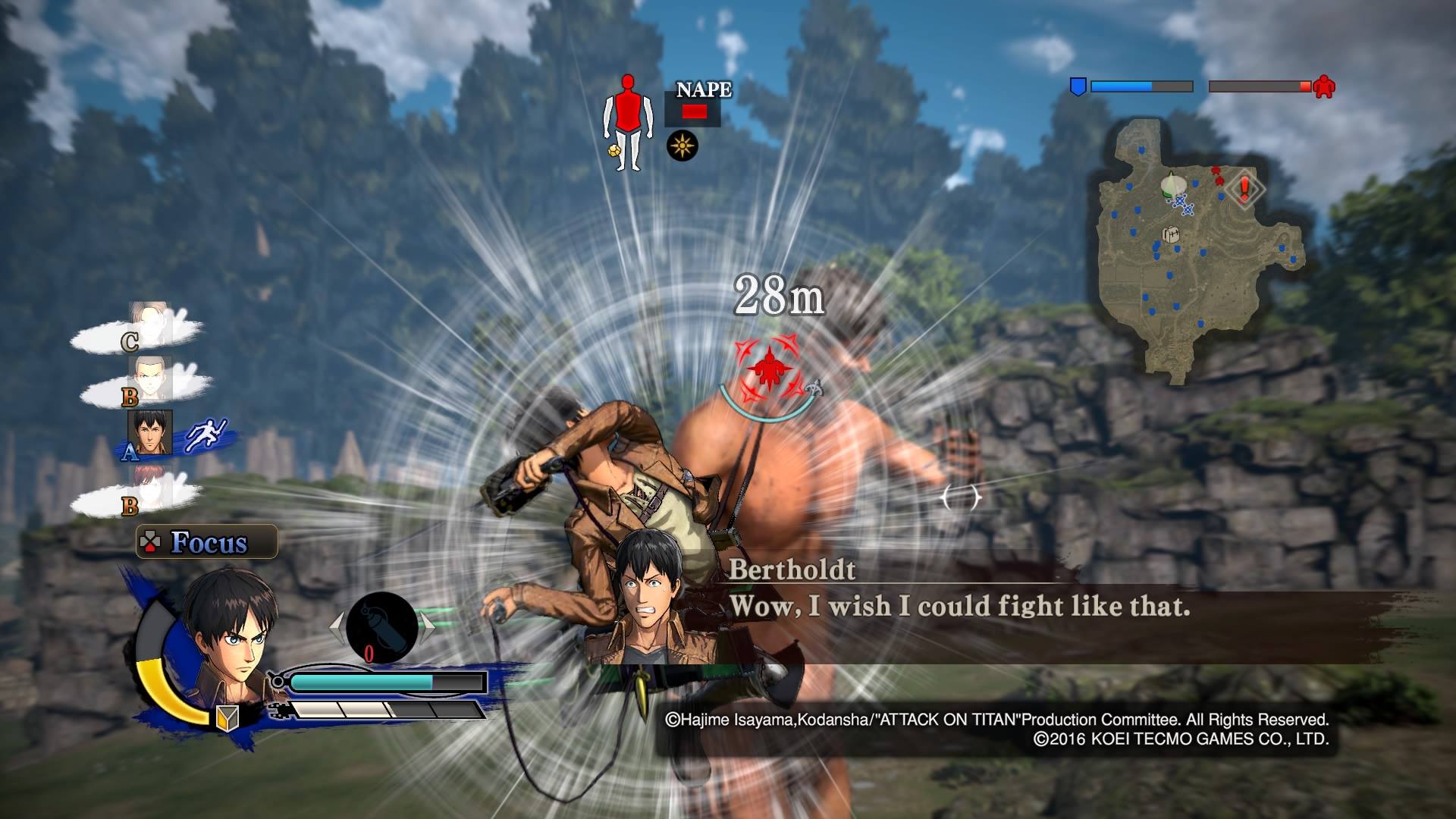The height and width of the screenshot is (819, 1456).
Task: Activate the Focus command
Action: [x=207, y=542]
